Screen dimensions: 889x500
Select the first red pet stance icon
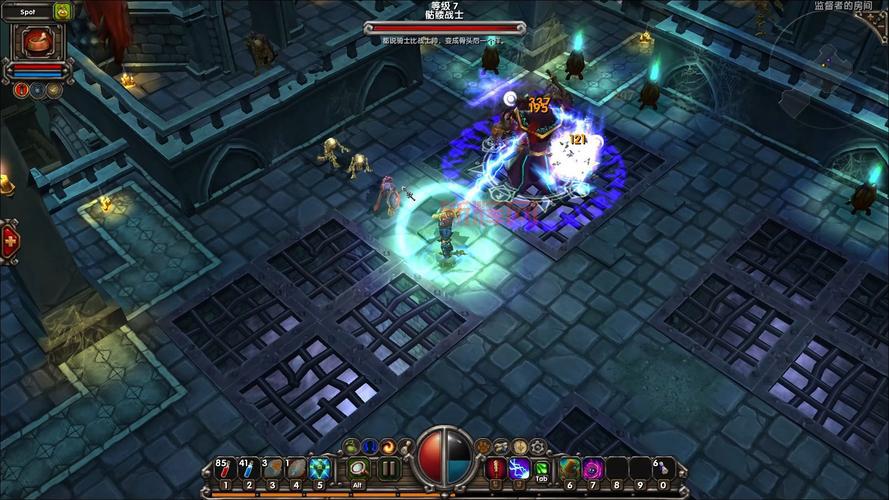coord(22,89)
